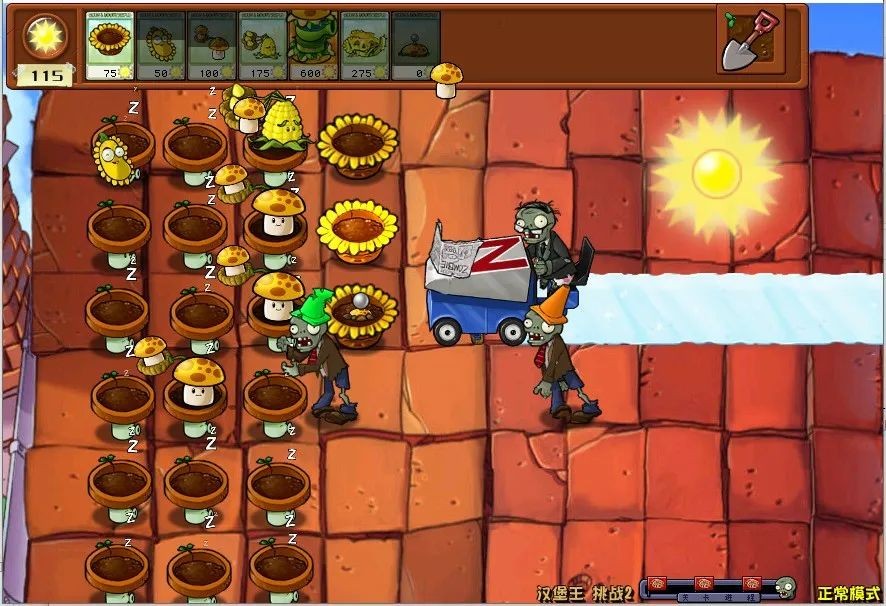The width and height of the screenshot is (886, 606).
Task: Pick the Sunflower seed packet costing 50
Action: point(161,46)
